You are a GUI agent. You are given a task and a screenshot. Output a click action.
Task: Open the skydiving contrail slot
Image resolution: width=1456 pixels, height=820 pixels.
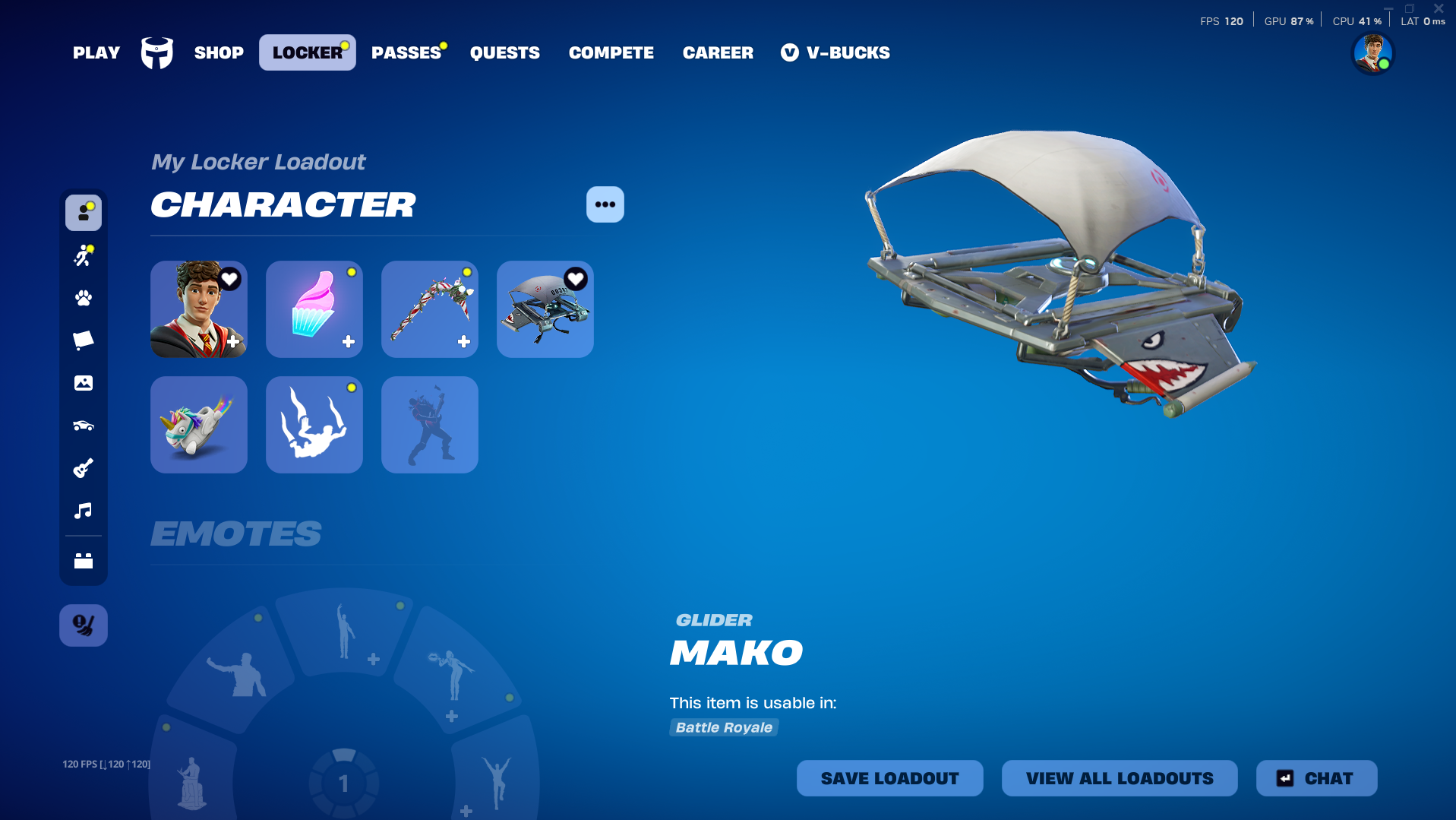point(314,425)
